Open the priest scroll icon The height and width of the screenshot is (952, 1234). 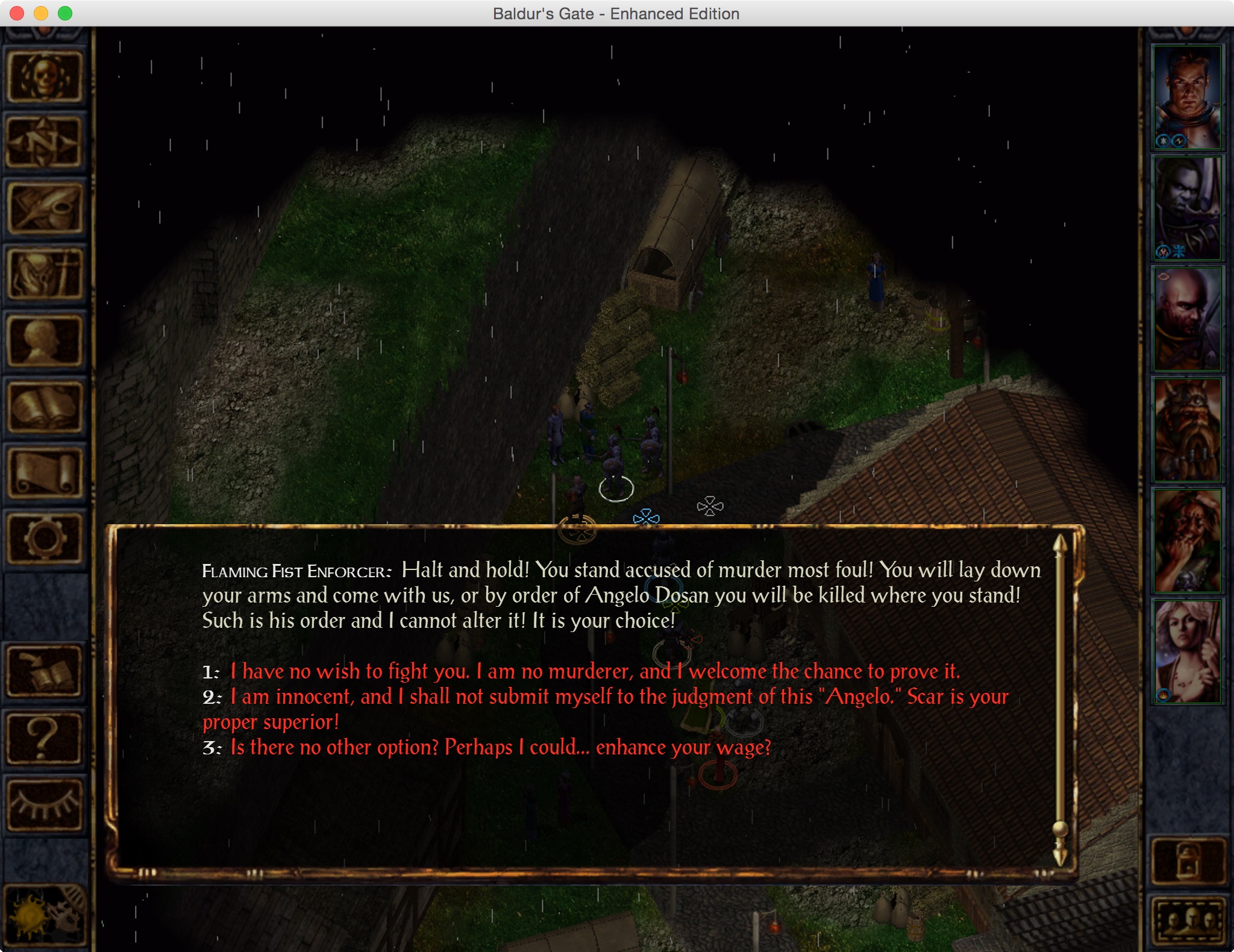pyautogui.click(x=45, y=473)
